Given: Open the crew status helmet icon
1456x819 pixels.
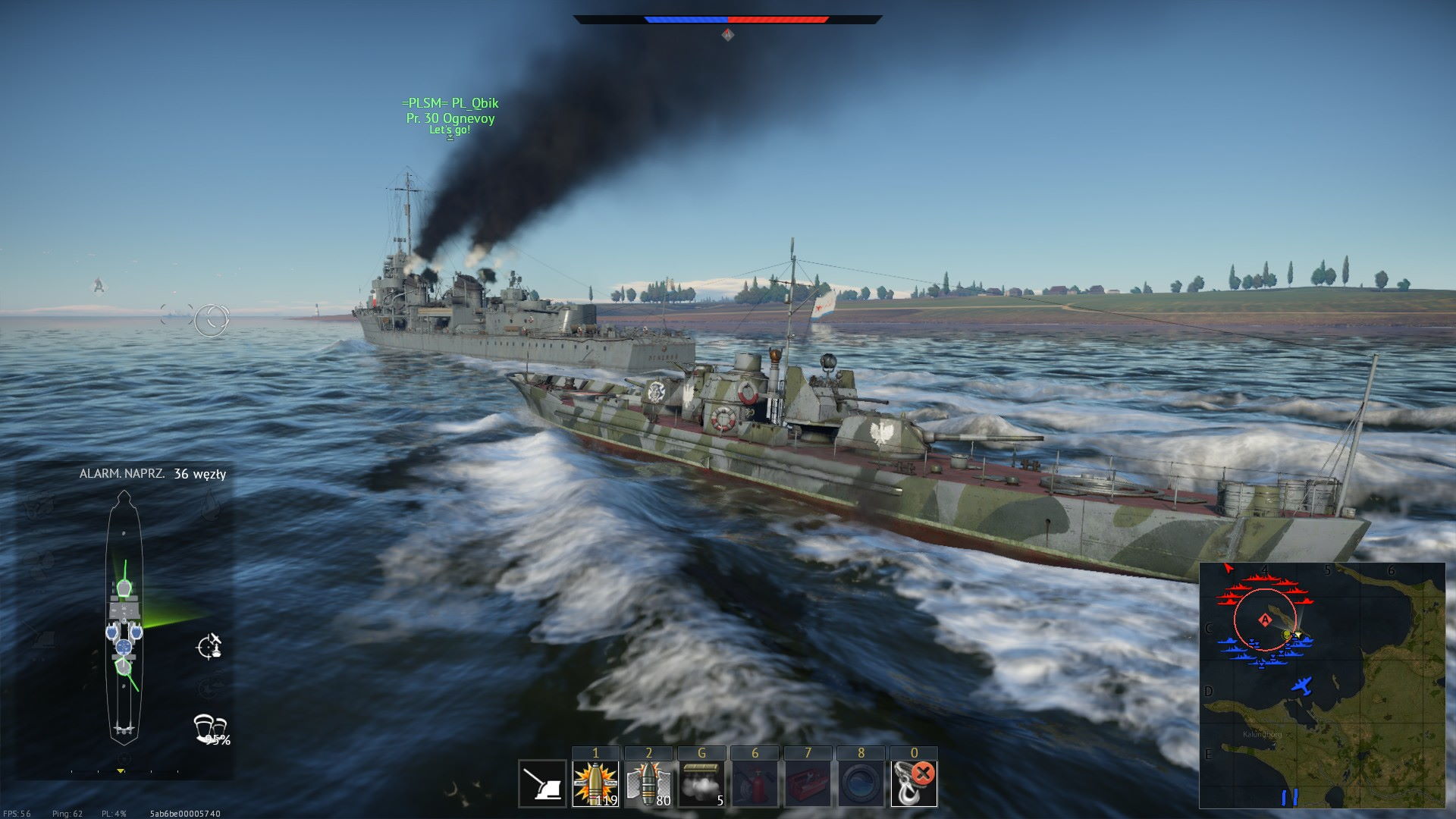Looking at the screenshot, I should [209, 728].
